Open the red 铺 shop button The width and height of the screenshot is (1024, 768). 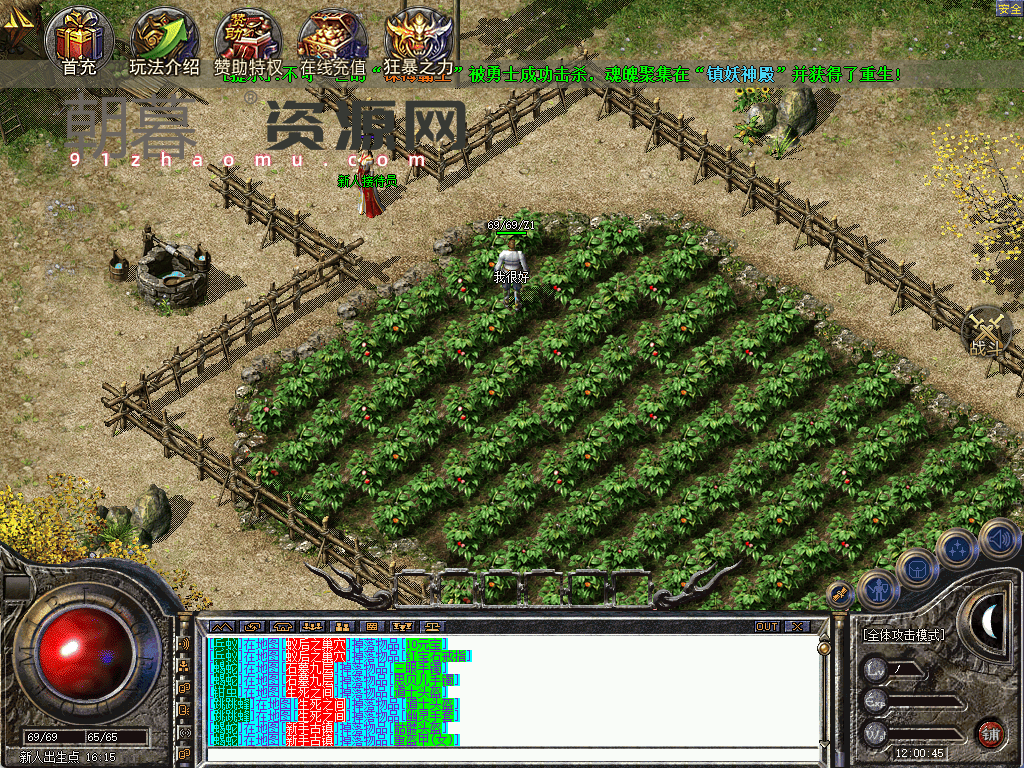click(990, 733)
